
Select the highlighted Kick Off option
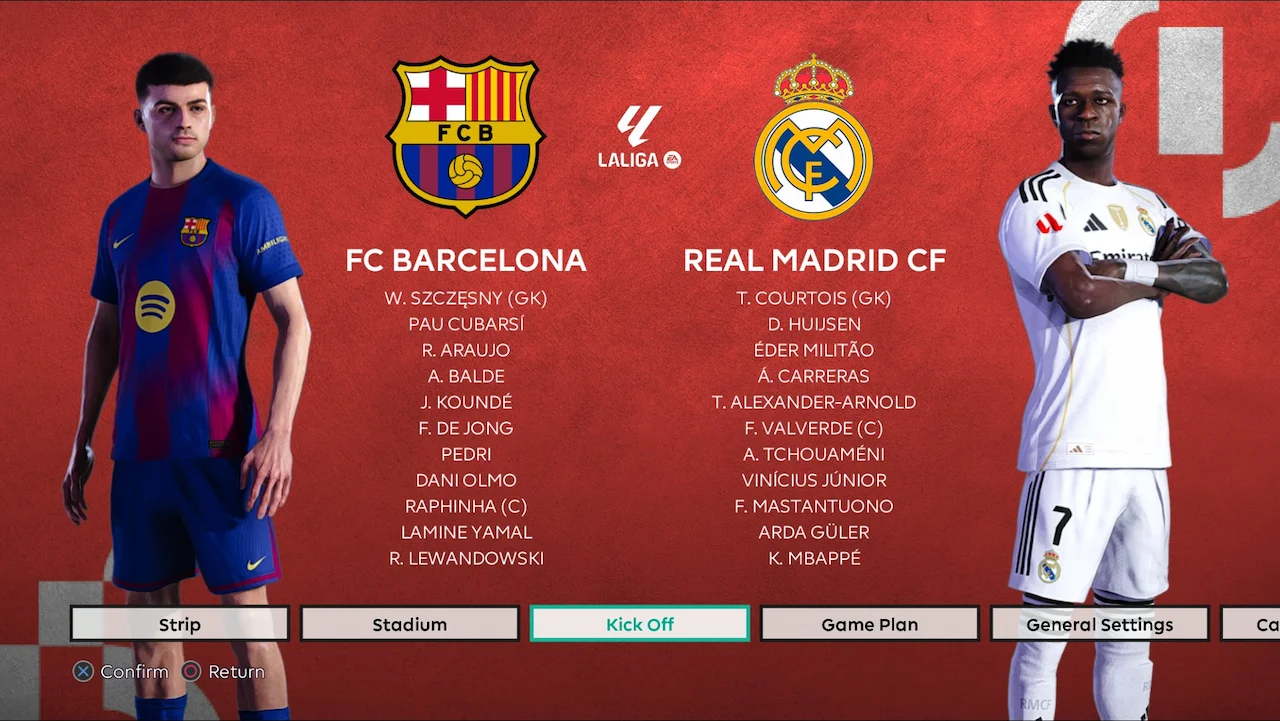[x=639, y=623]
